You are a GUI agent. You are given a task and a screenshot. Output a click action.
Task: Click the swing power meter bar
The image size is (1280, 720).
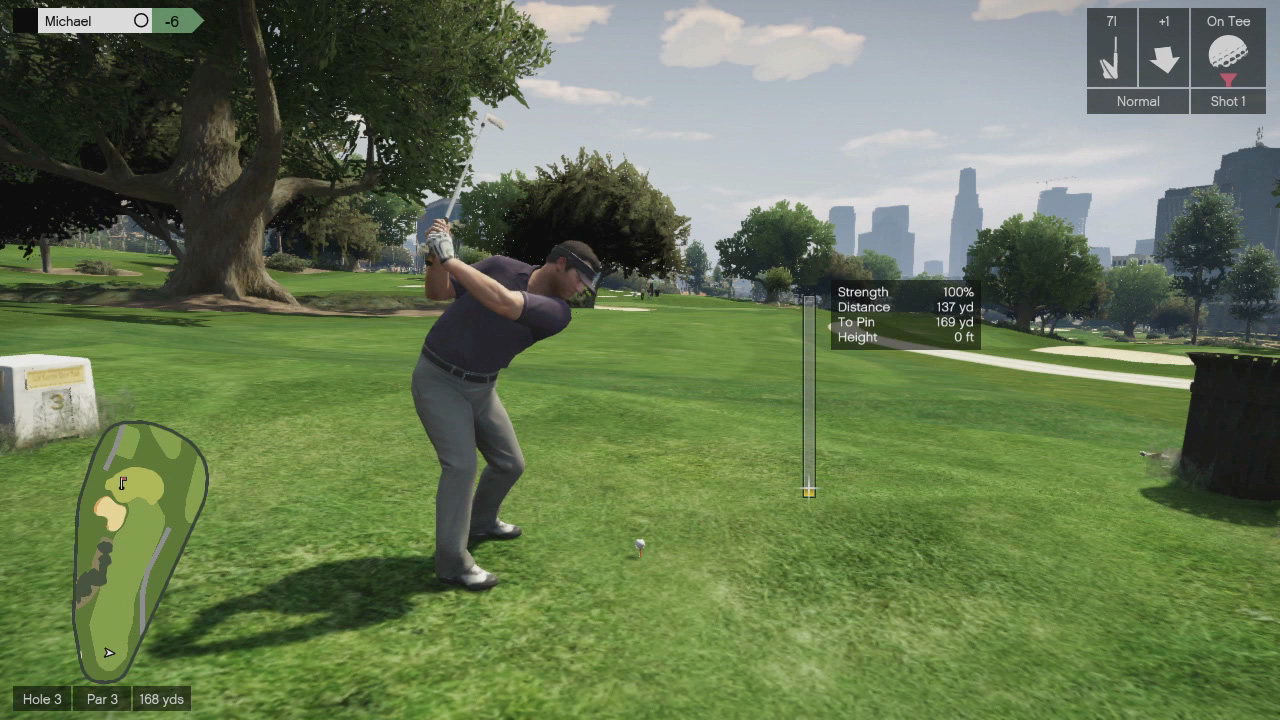click(809, 395)
